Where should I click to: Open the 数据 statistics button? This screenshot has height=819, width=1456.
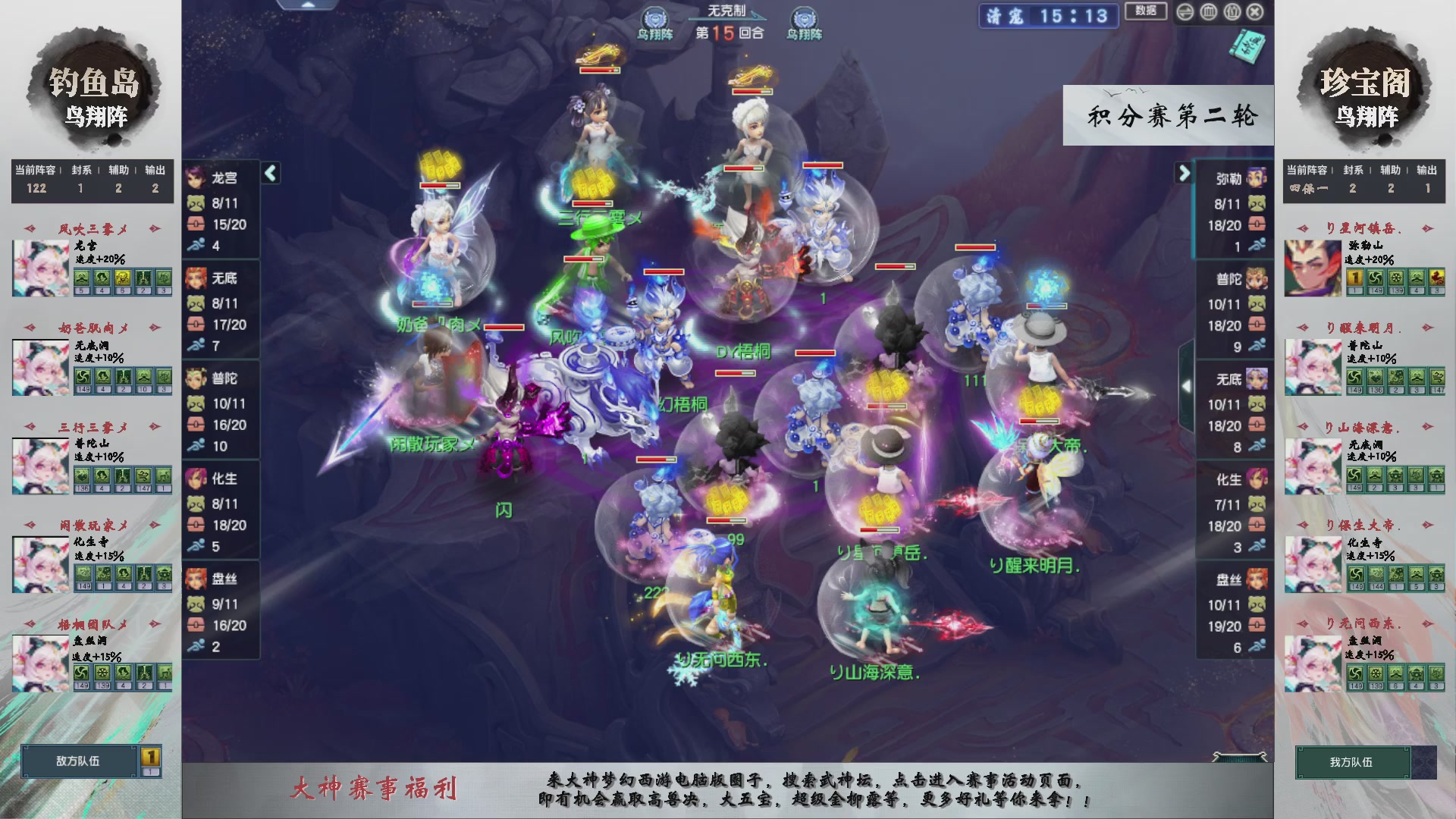(x=1145, y=12)
